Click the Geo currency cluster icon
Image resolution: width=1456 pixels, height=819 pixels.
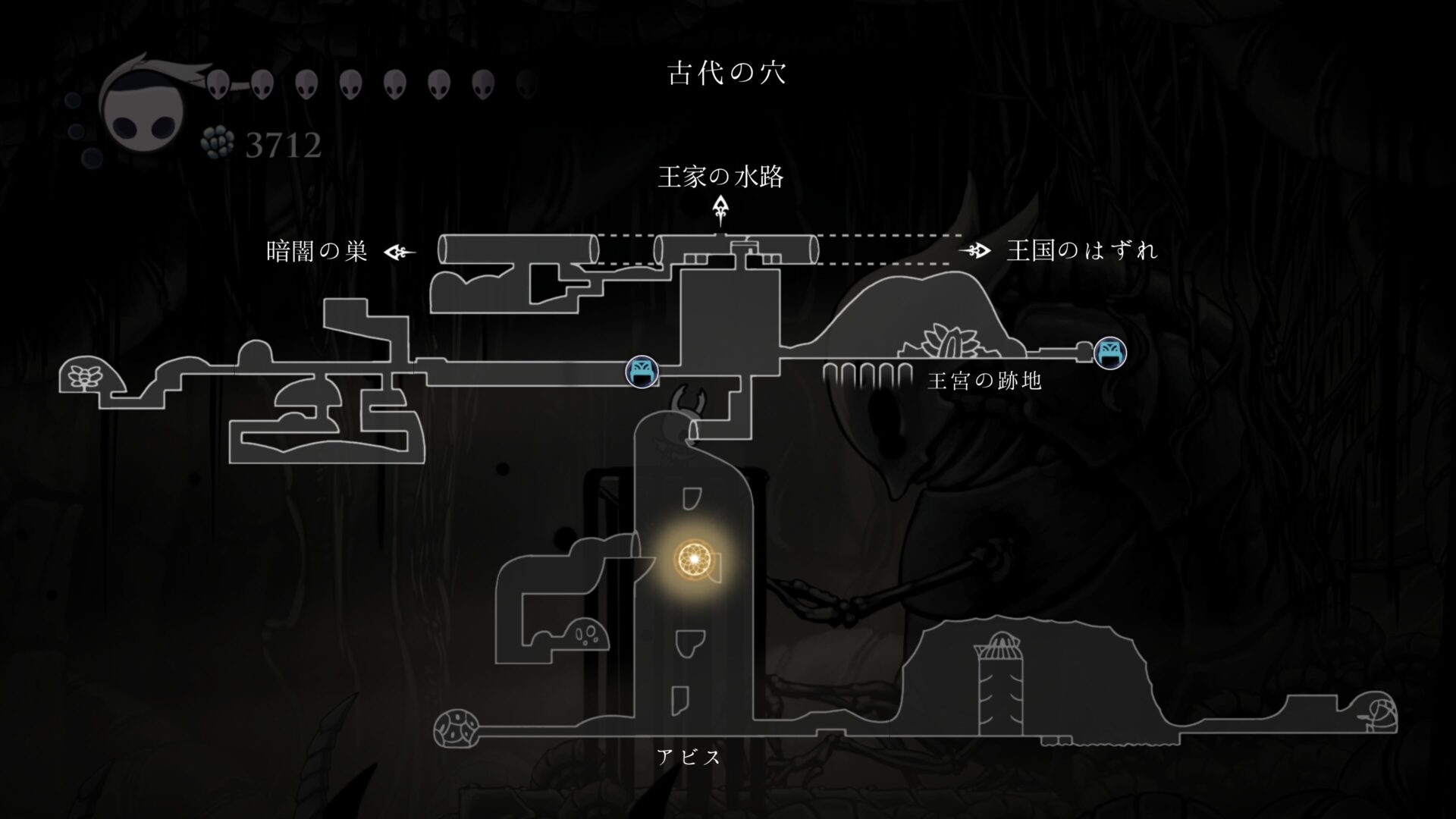(x=217, y=143)
